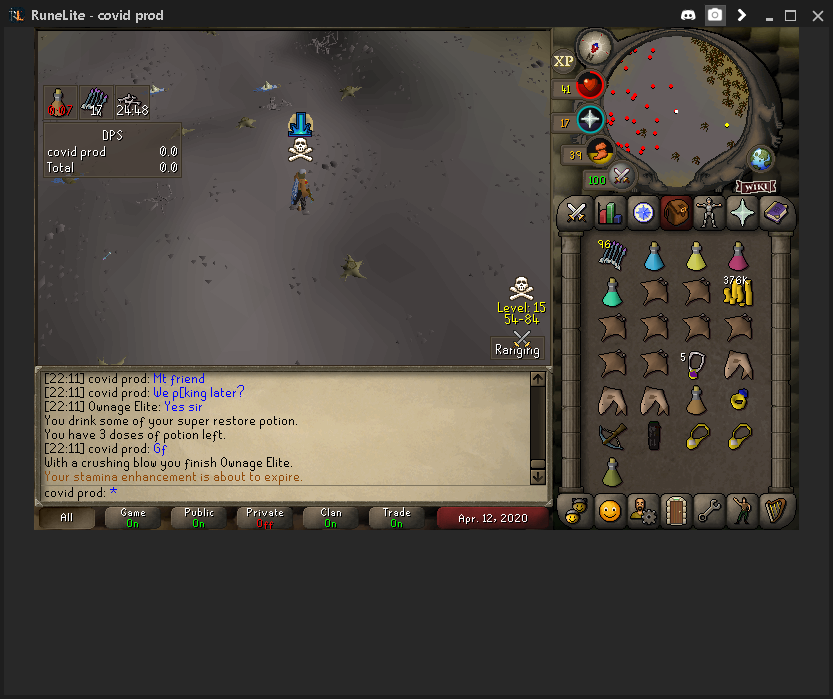Image resolution: width=833 pixels, height=699 pixels.
Task: Open the Combat Options tab
Action: (x=576, y=212)
